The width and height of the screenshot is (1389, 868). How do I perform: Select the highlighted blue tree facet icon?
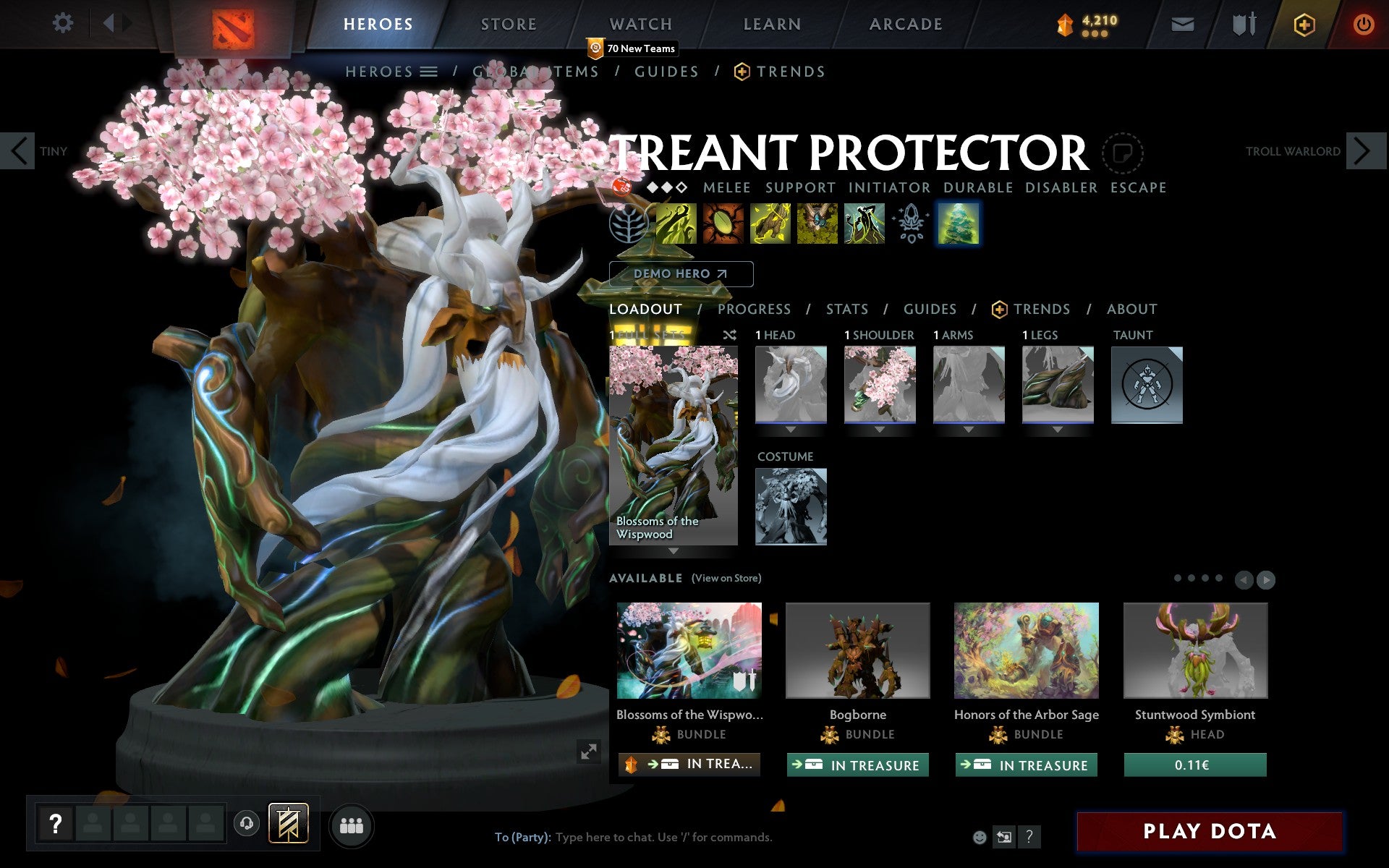pos(959,224)
